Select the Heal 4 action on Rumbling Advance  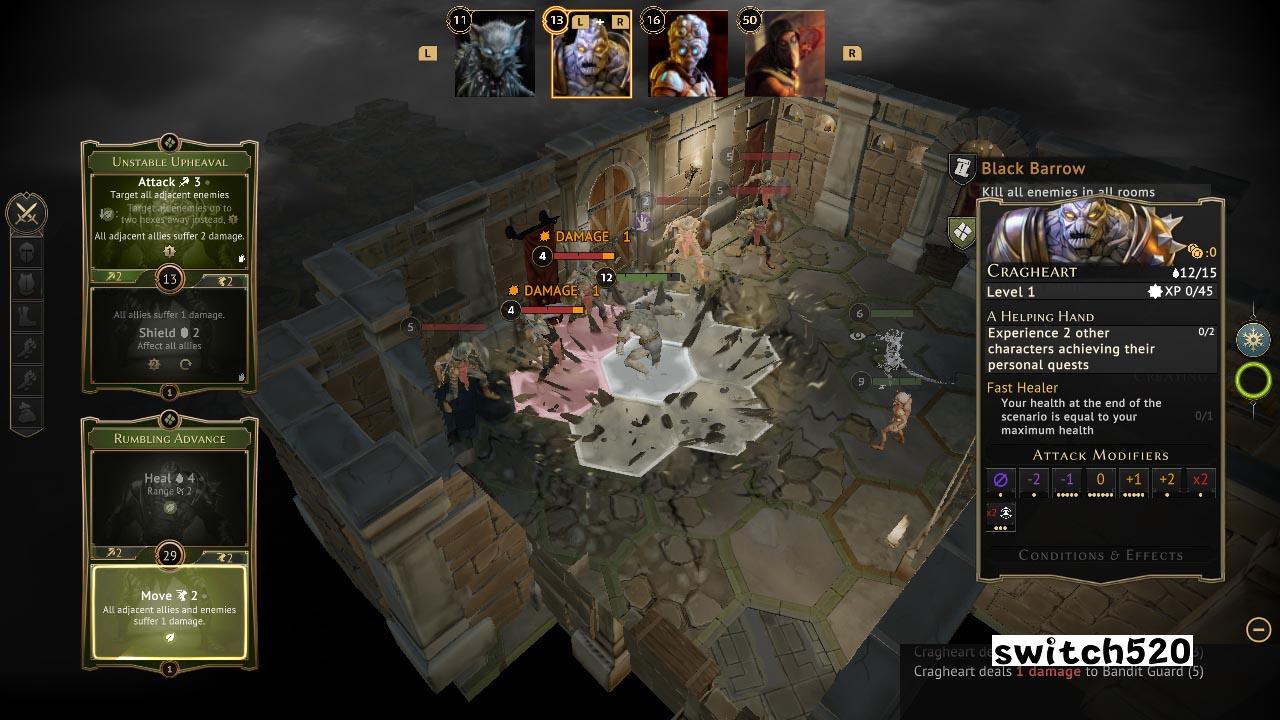[x=167, y=479]
